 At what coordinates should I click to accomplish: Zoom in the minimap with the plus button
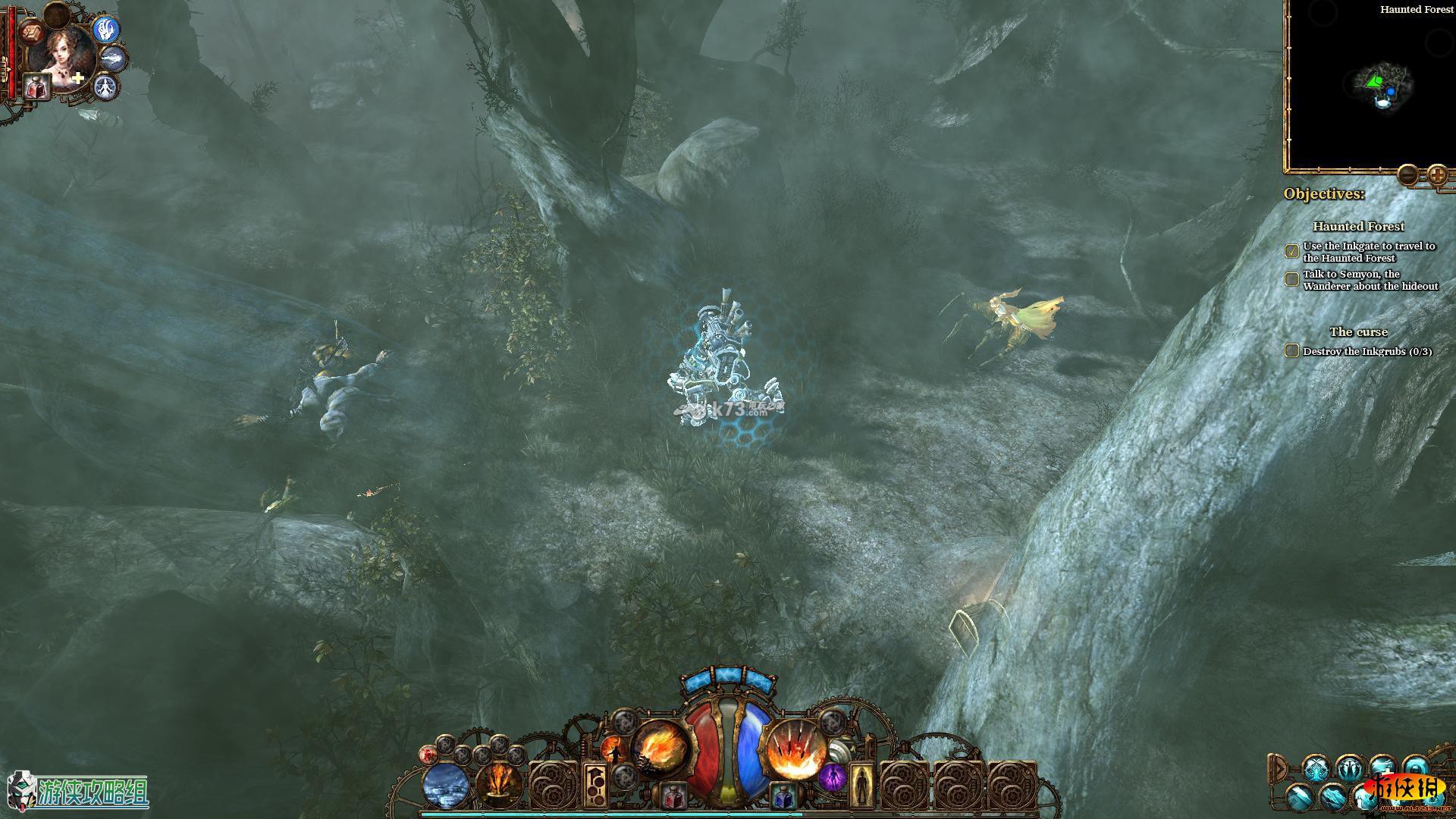[1437, 175]
